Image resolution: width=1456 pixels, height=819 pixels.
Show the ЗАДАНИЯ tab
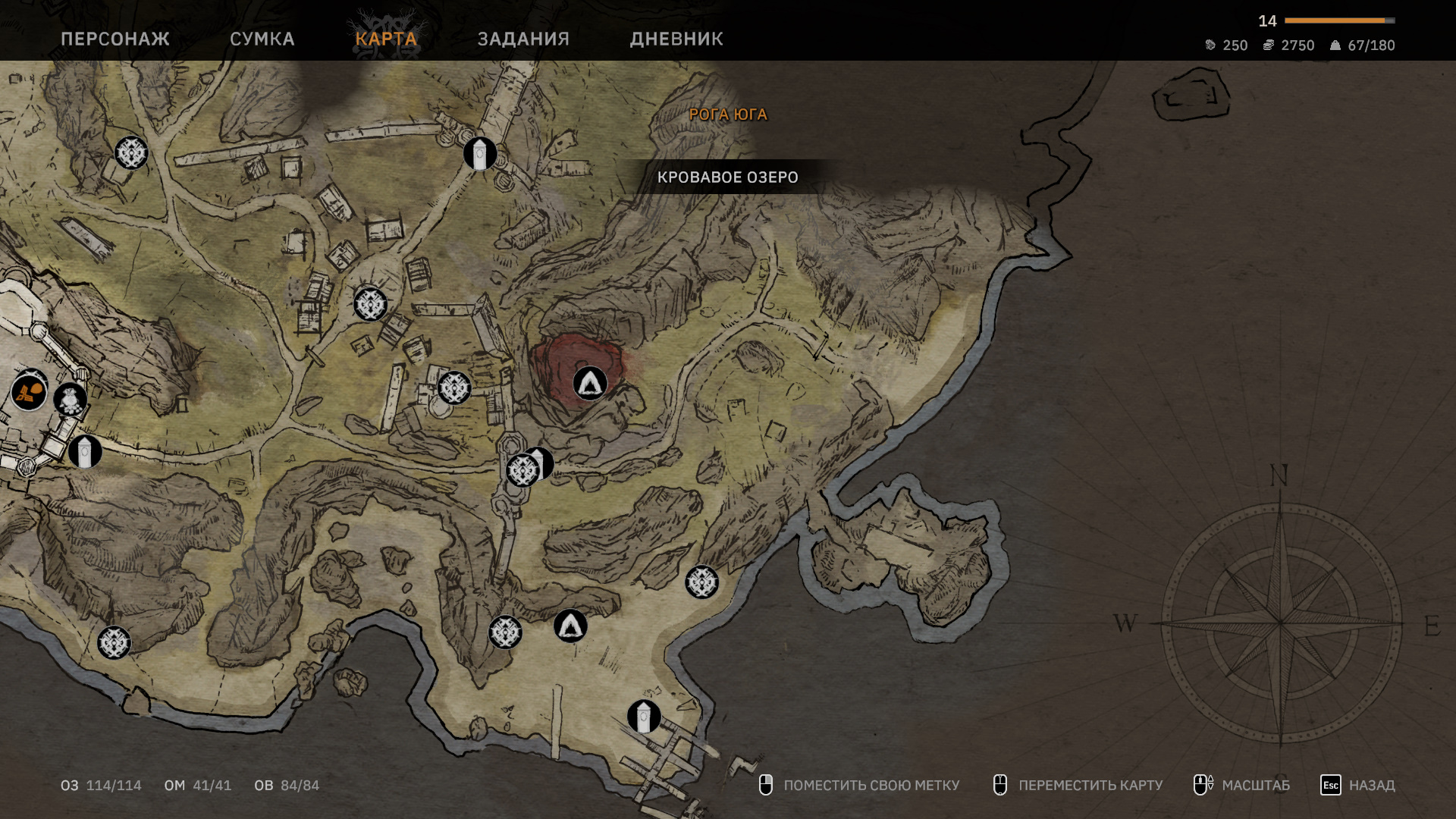pyautogui.click(x=523, y=39)
